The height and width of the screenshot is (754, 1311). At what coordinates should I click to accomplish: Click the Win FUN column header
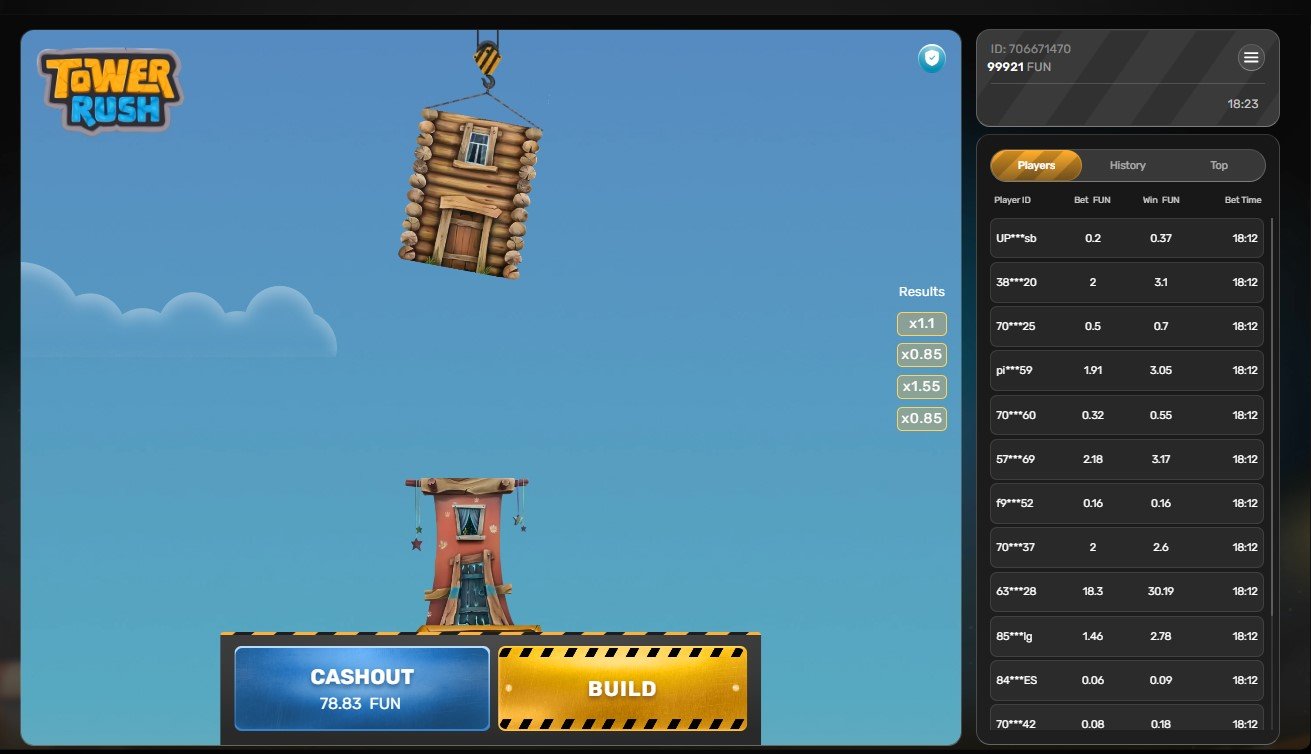point(1159,200)
